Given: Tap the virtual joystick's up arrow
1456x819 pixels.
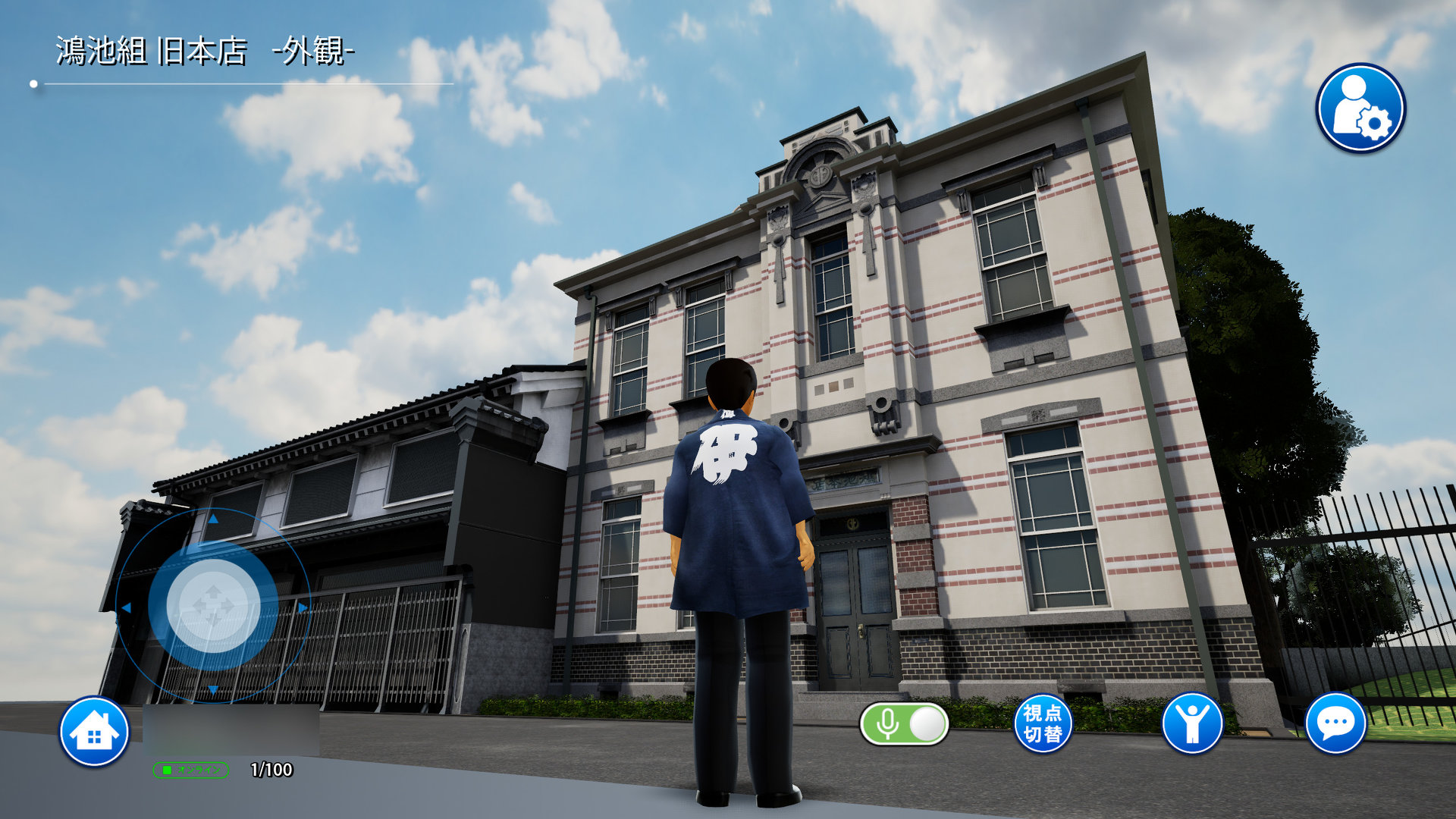Looking at the screenshot, I should click(x=213, y=519).
